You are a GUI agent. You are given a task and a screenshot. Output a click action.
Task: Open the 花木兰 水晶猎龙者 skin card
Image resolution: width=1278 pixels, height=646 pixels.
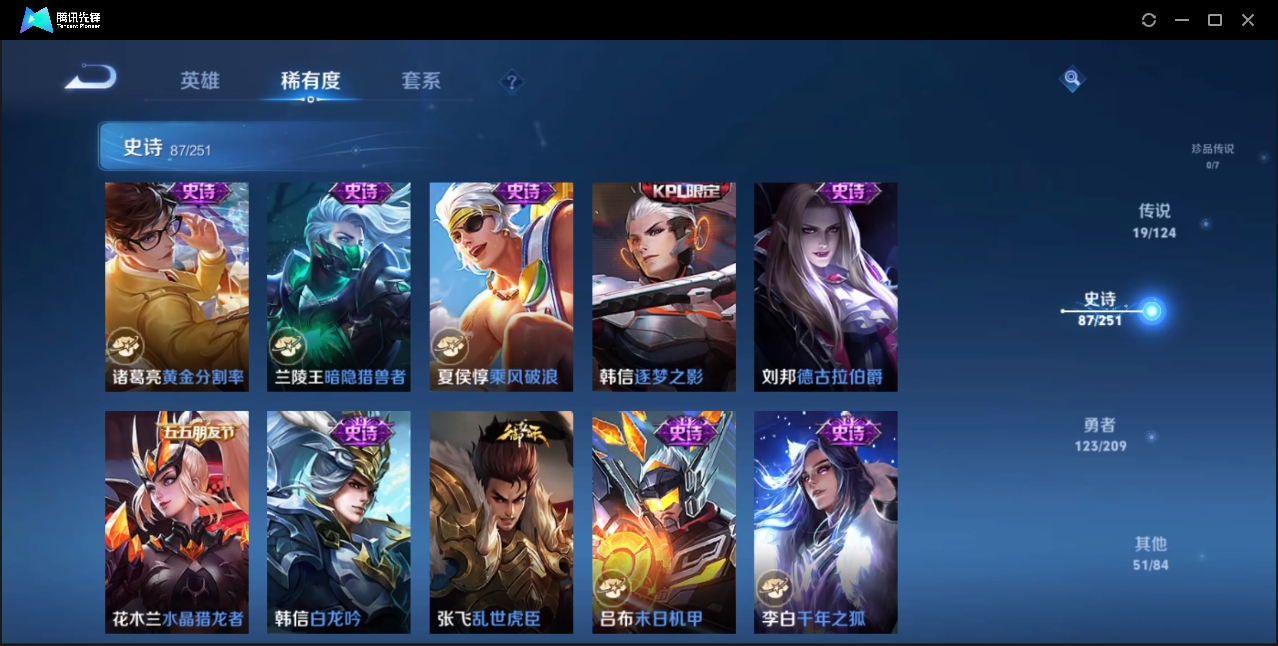point(177,522)
